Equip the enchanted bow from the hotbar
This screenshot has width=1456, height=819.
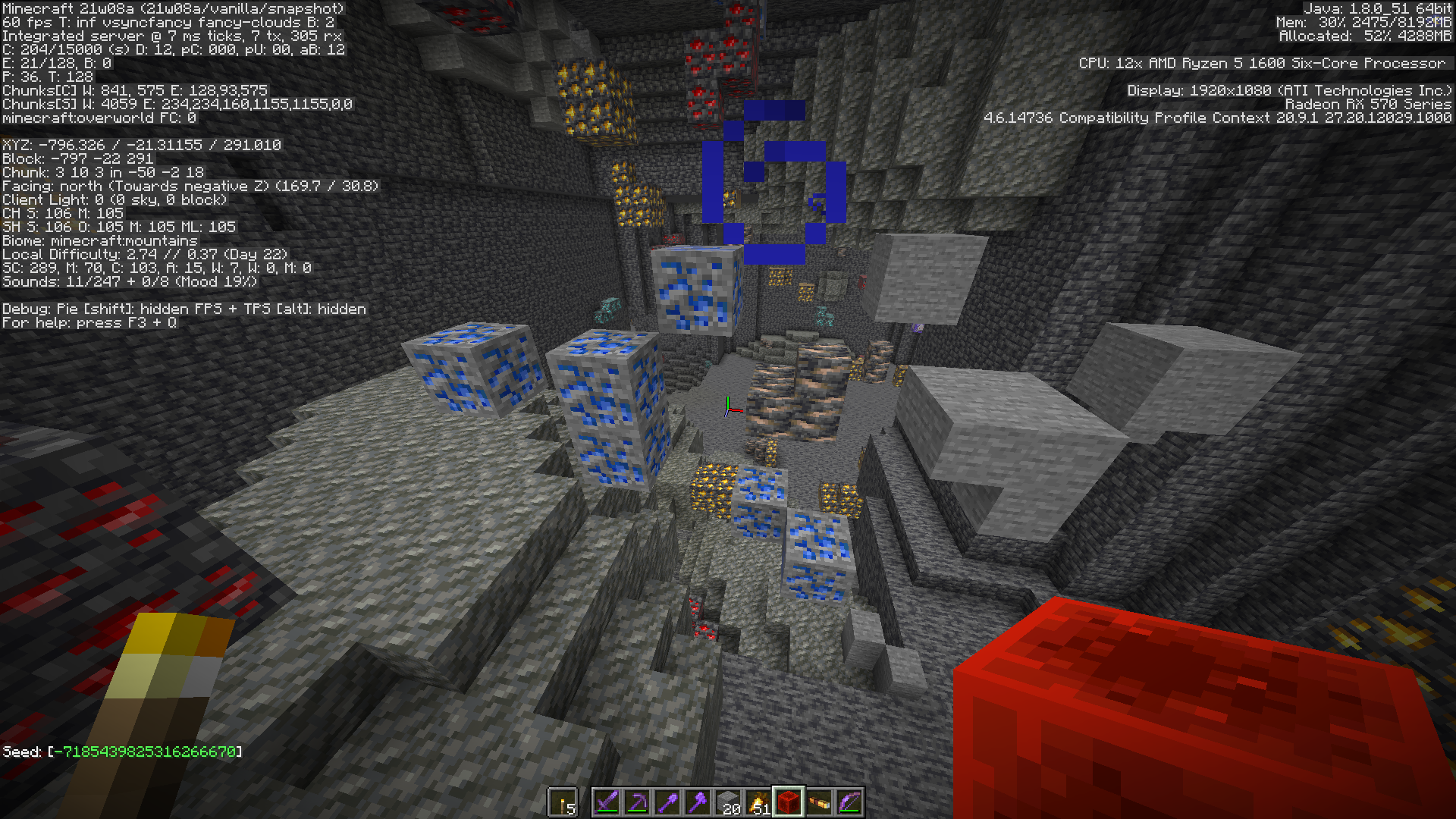pos(849,802)
